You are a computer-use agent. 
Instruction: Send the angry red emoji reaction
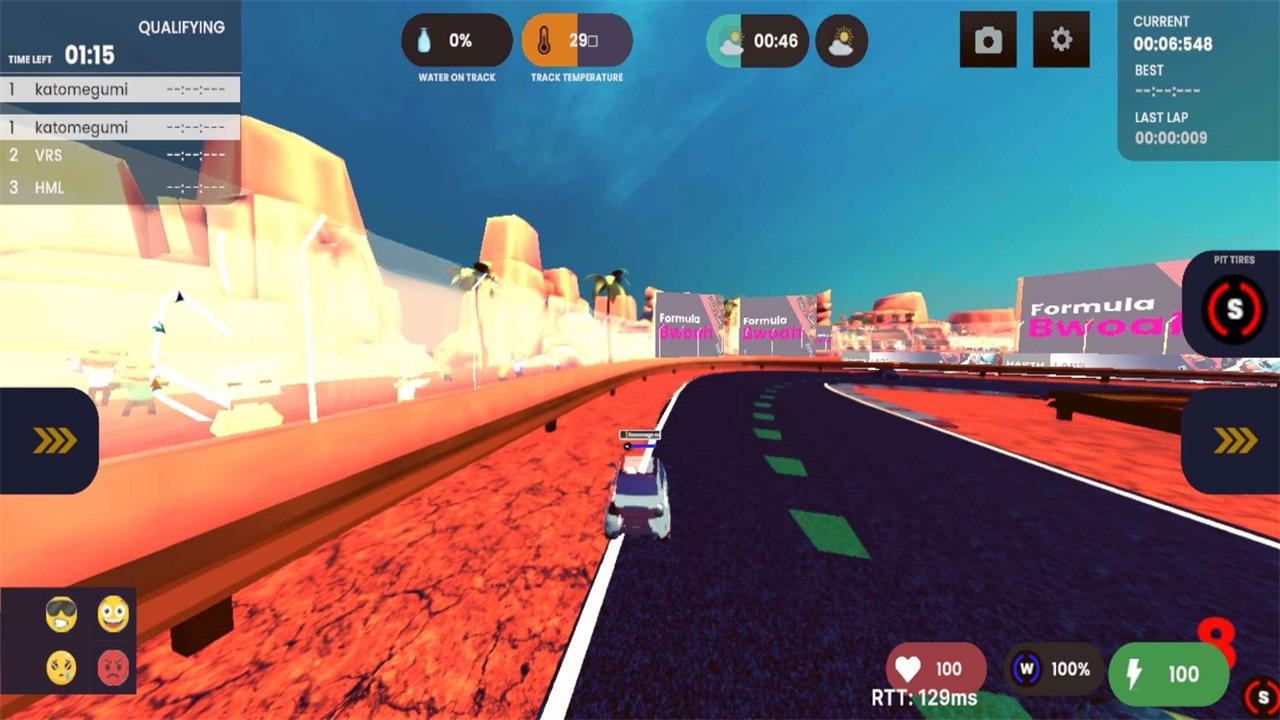113,666
